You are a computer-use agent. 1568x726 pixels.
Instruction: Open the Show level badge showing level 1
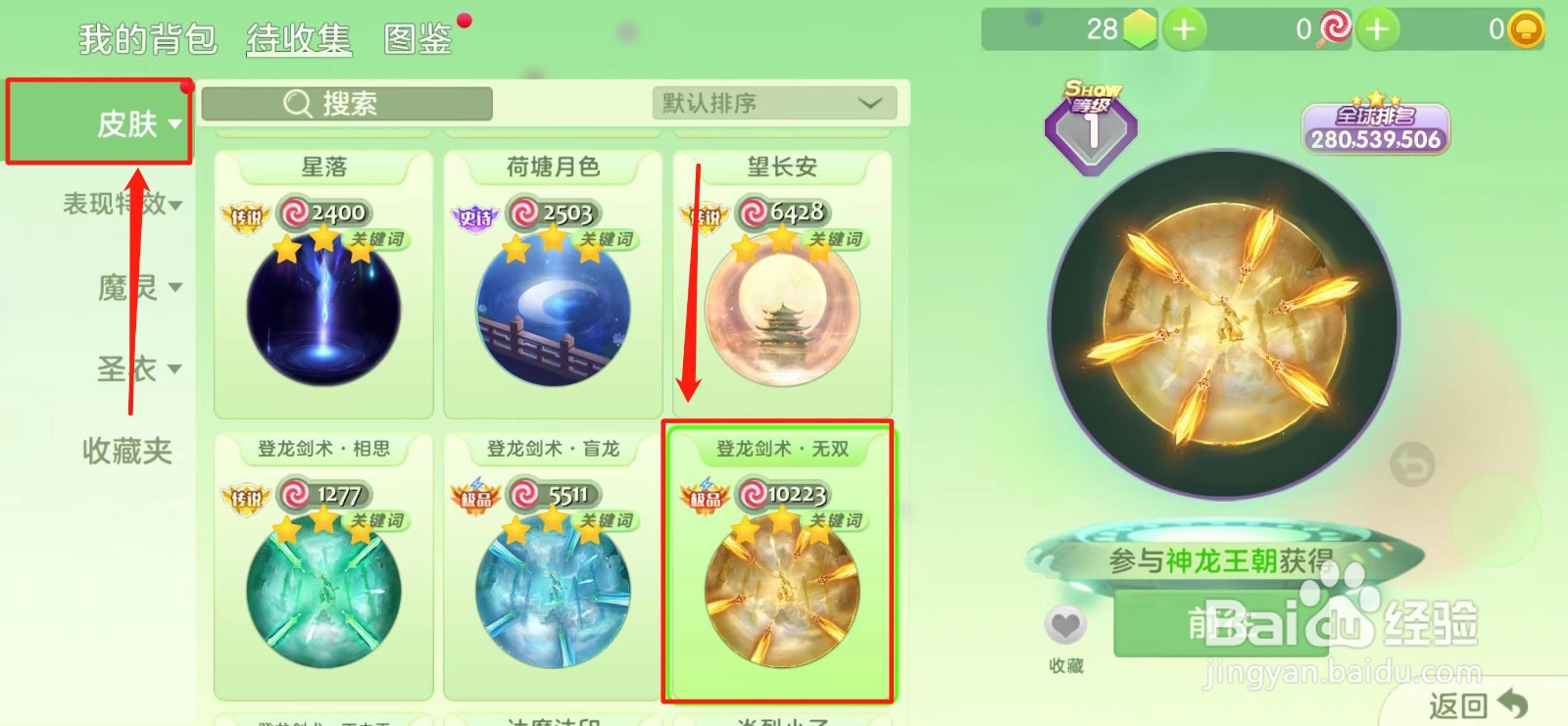1091,122
